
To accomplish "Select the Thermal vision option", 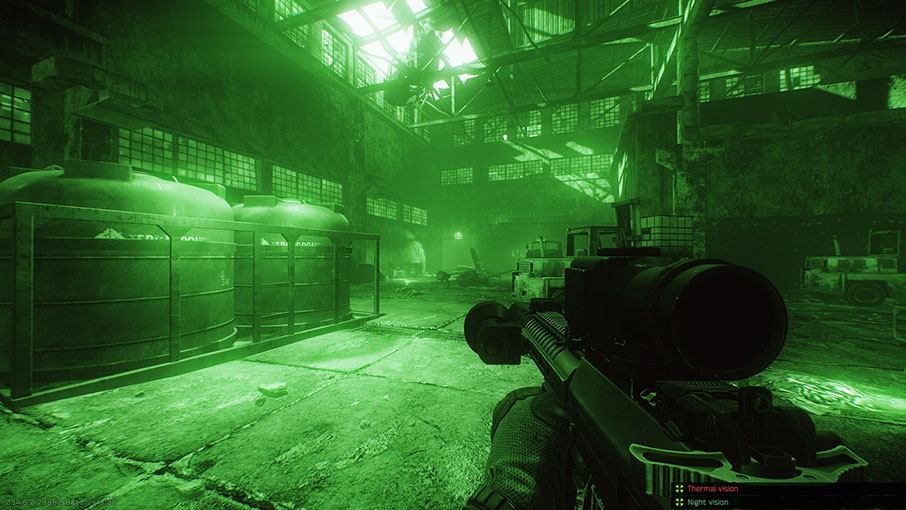I will (711, 488).
